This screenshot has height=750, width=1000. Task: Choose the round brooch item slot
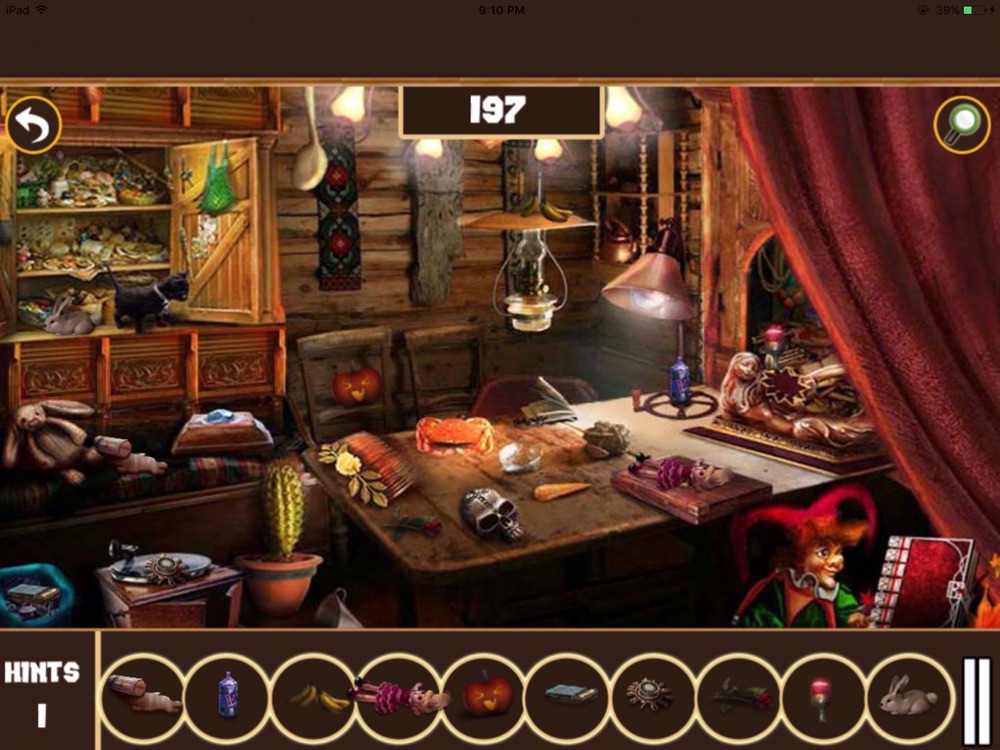tap(650, 696)
